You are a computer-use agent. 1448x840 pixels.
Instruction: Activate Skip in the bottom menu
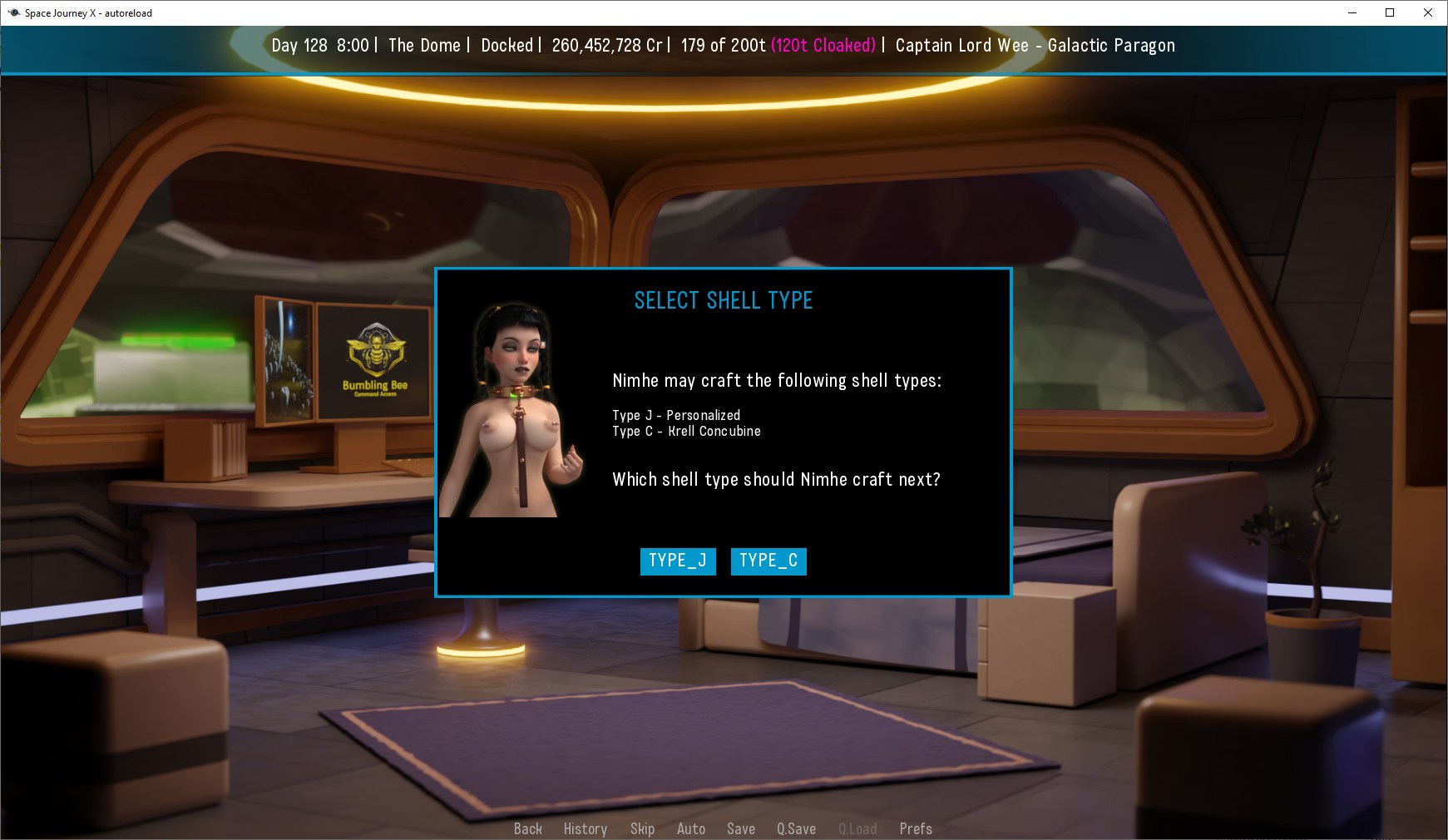(642, 828)
